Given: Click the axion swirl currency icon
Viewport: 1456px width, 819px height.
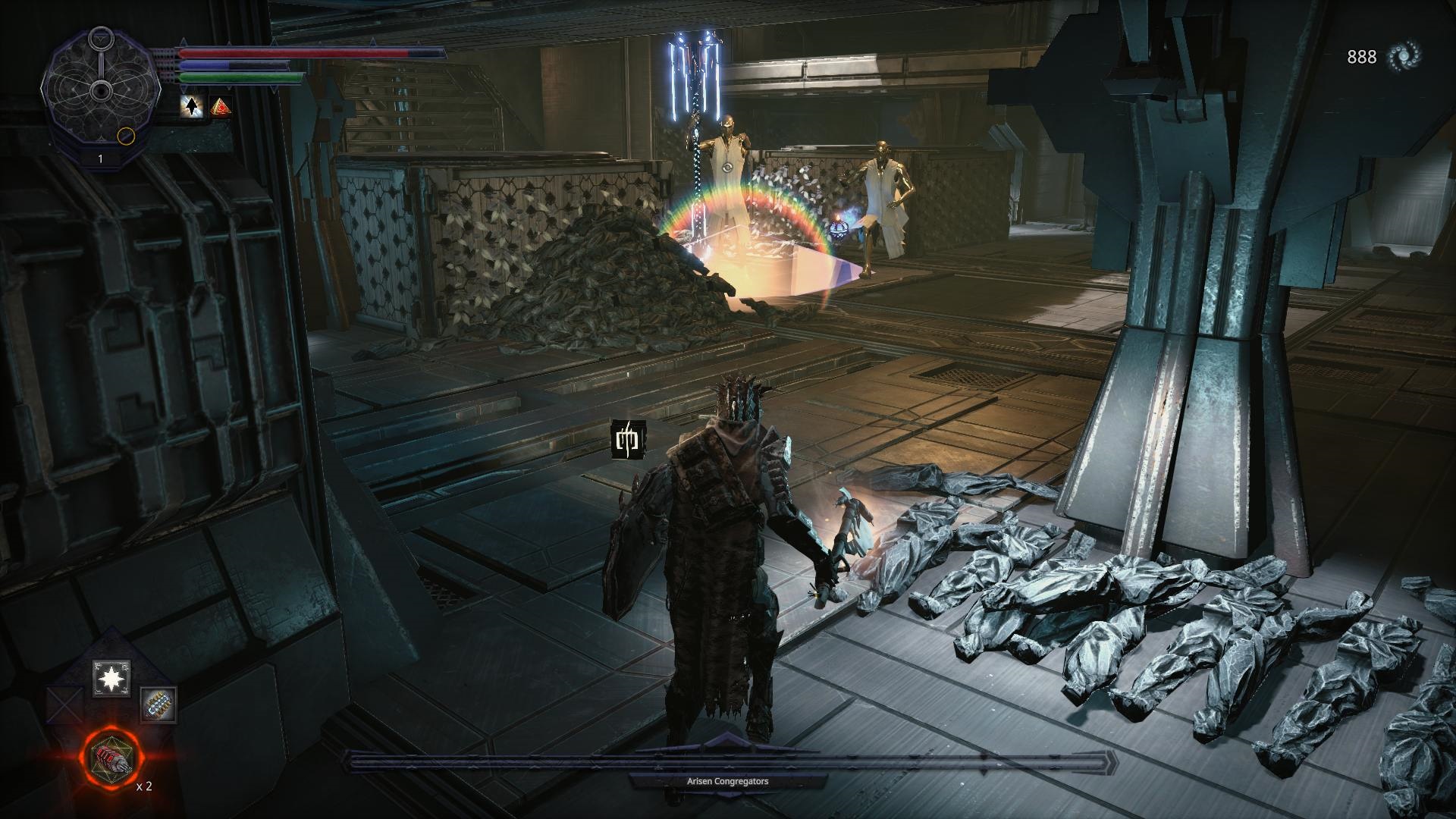Looking at the screenshot, I should click(x=1402, y=56).
